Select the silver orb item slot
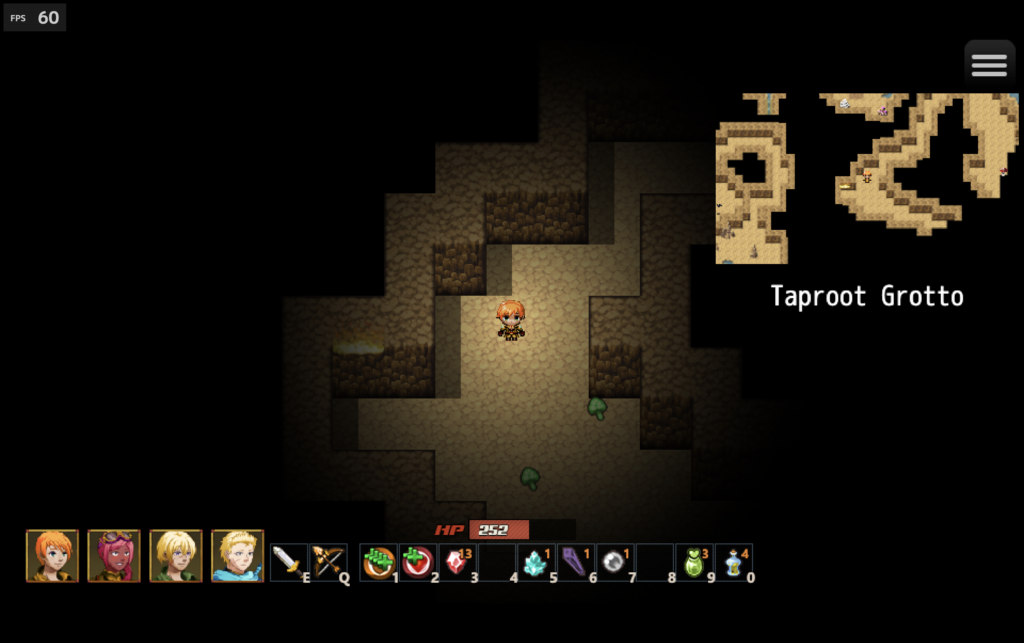This screenshot has width=1024, height=643. tap(615, 562)
